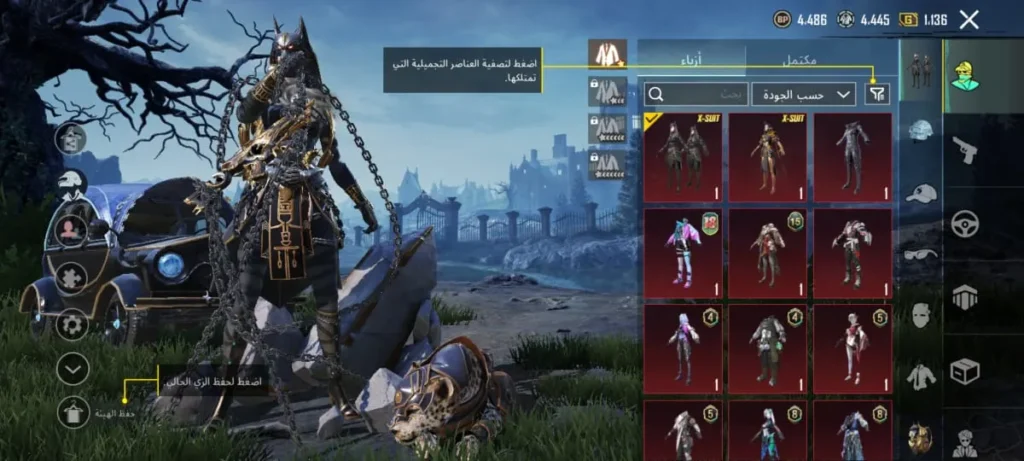The image size is (1024, 461).
Task: Expand the down-arrow chevron button
Action: (x=72, y=369)
